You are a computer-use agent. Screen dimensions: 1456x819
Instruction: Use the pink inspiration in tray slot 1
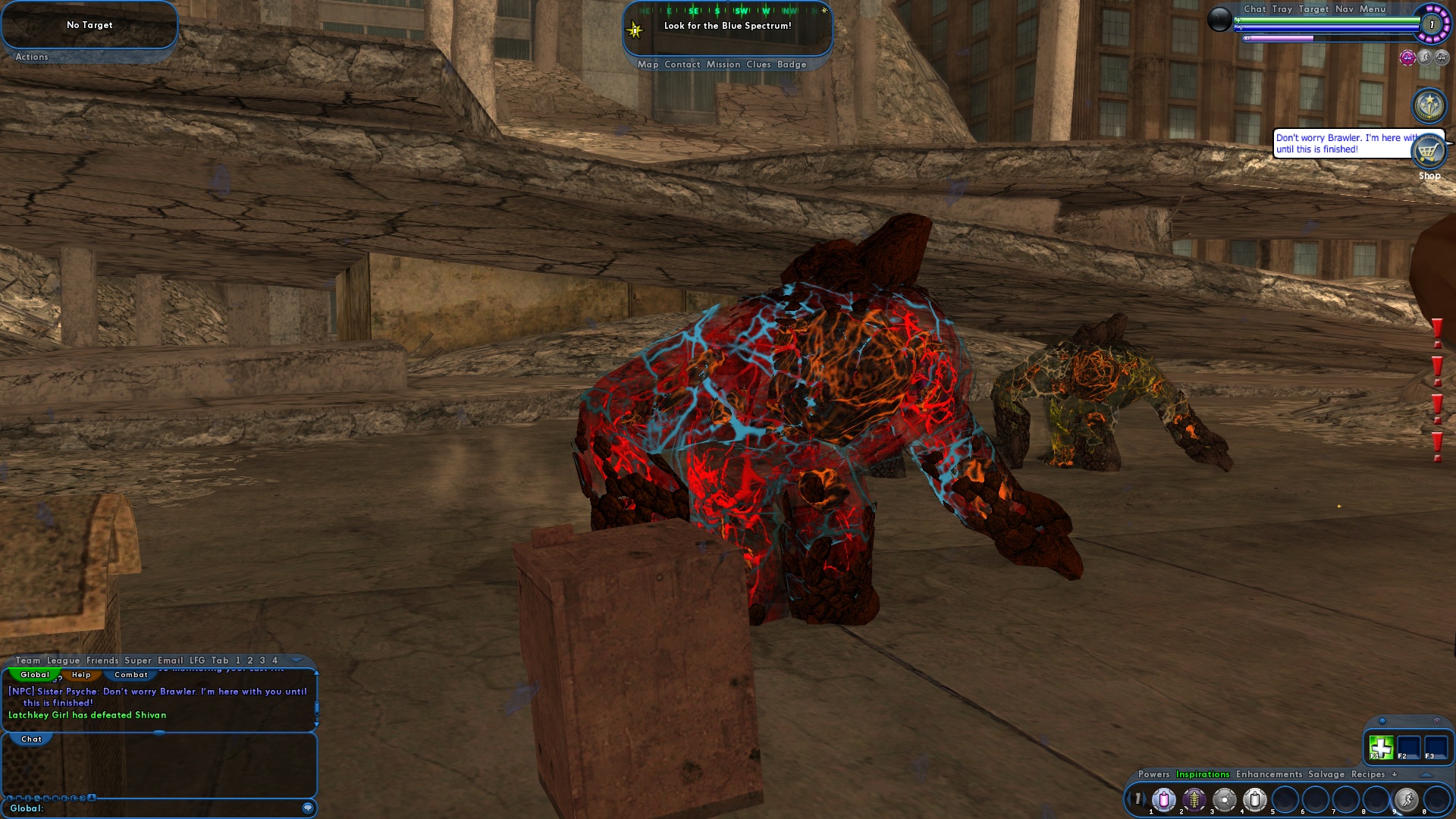[1163, 800]
